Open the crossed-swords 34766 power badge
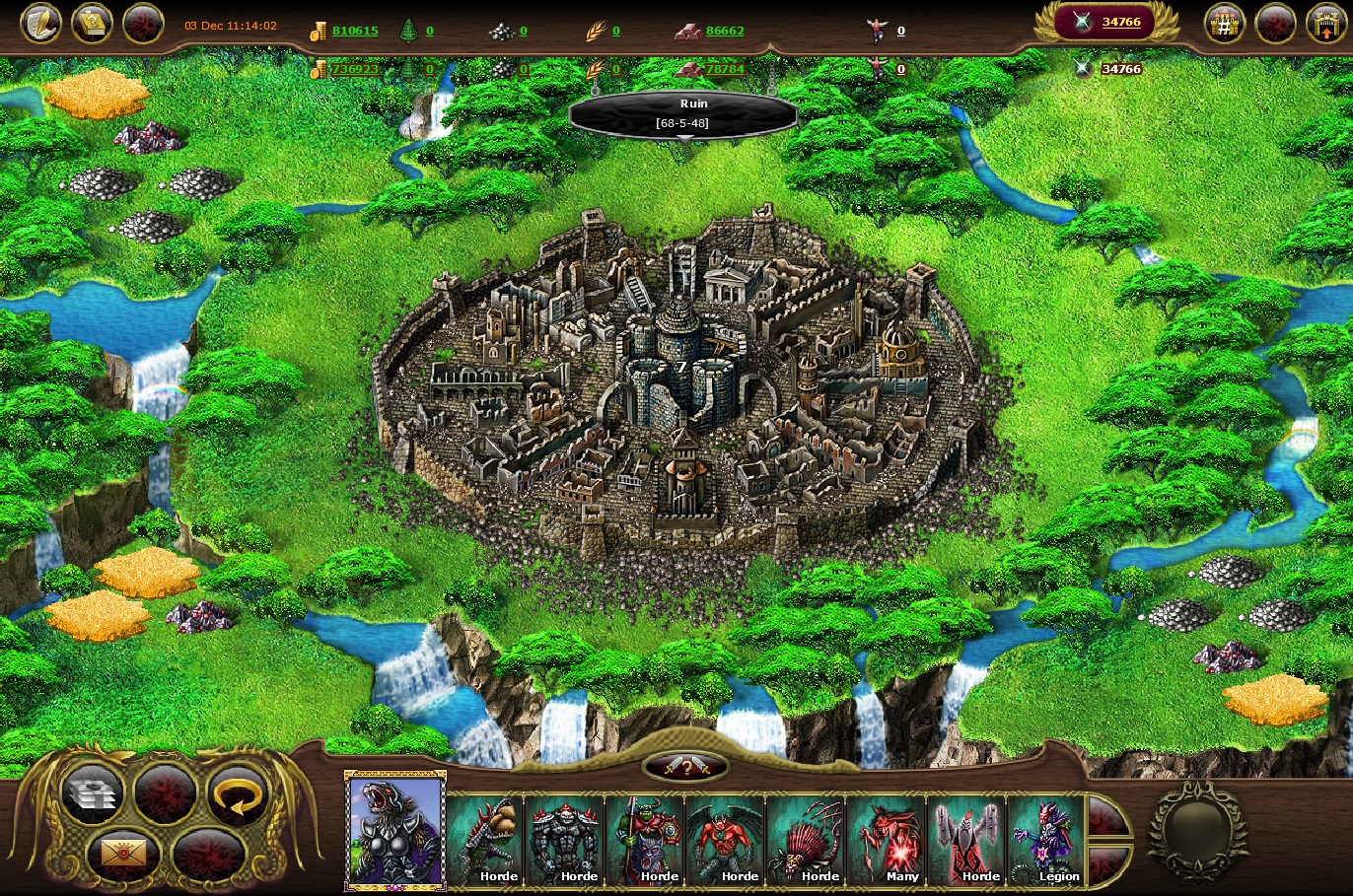 point(1104,23)
